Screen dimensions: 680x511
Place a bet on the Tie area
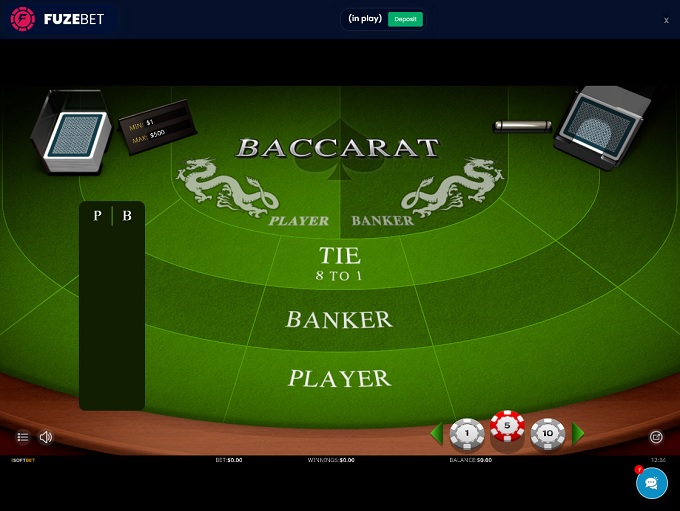[339, 264]
